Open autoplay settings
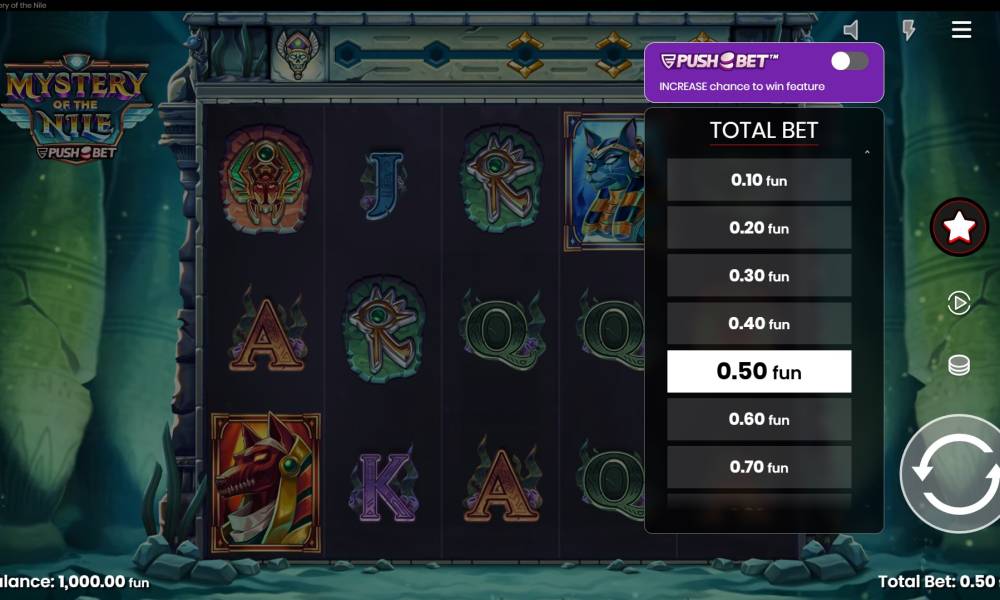This screenshot has height=600, width=1000. pos(959,303)
